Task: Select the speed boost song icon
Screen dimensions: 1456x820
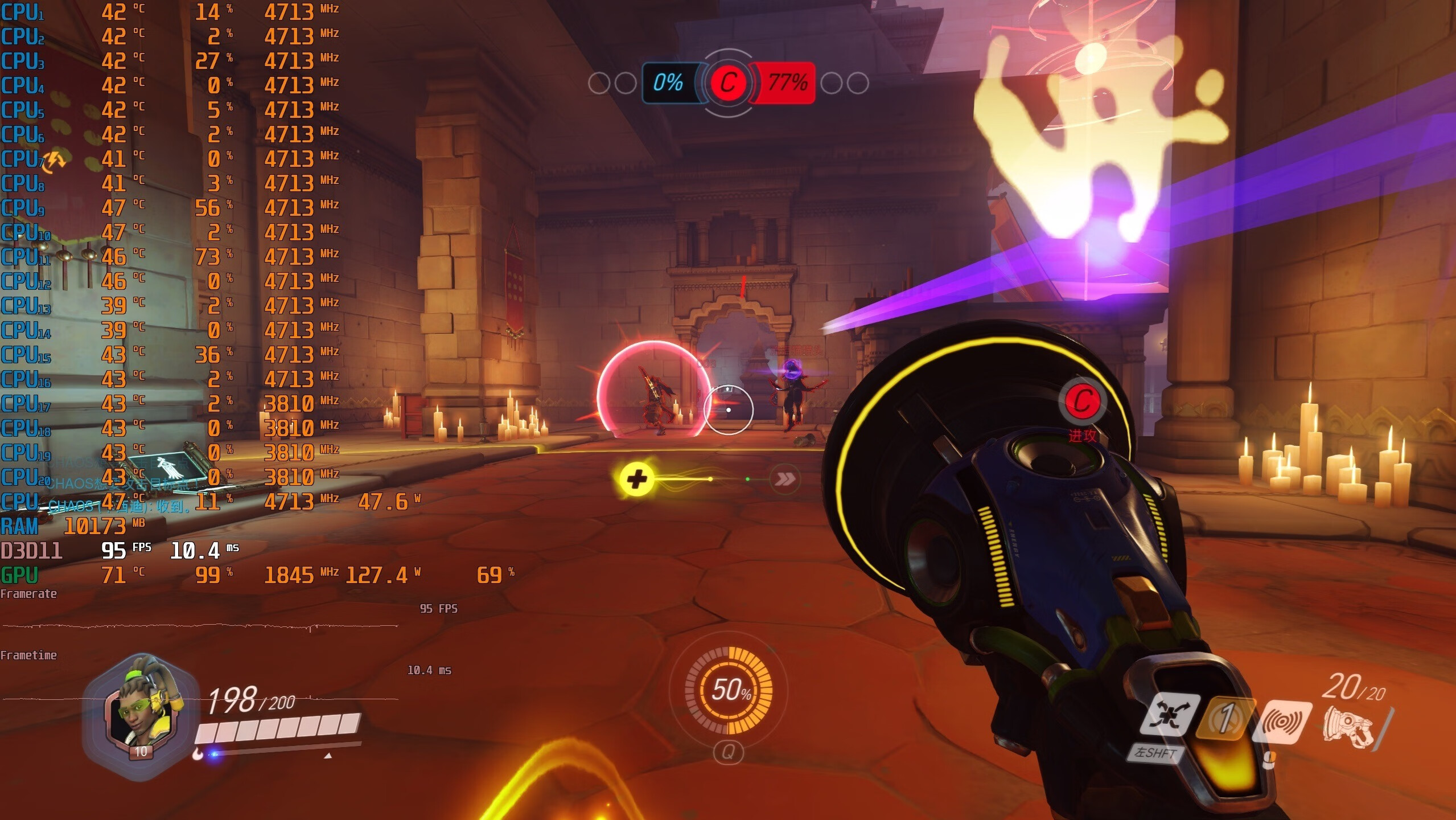Action: (784, 479)
